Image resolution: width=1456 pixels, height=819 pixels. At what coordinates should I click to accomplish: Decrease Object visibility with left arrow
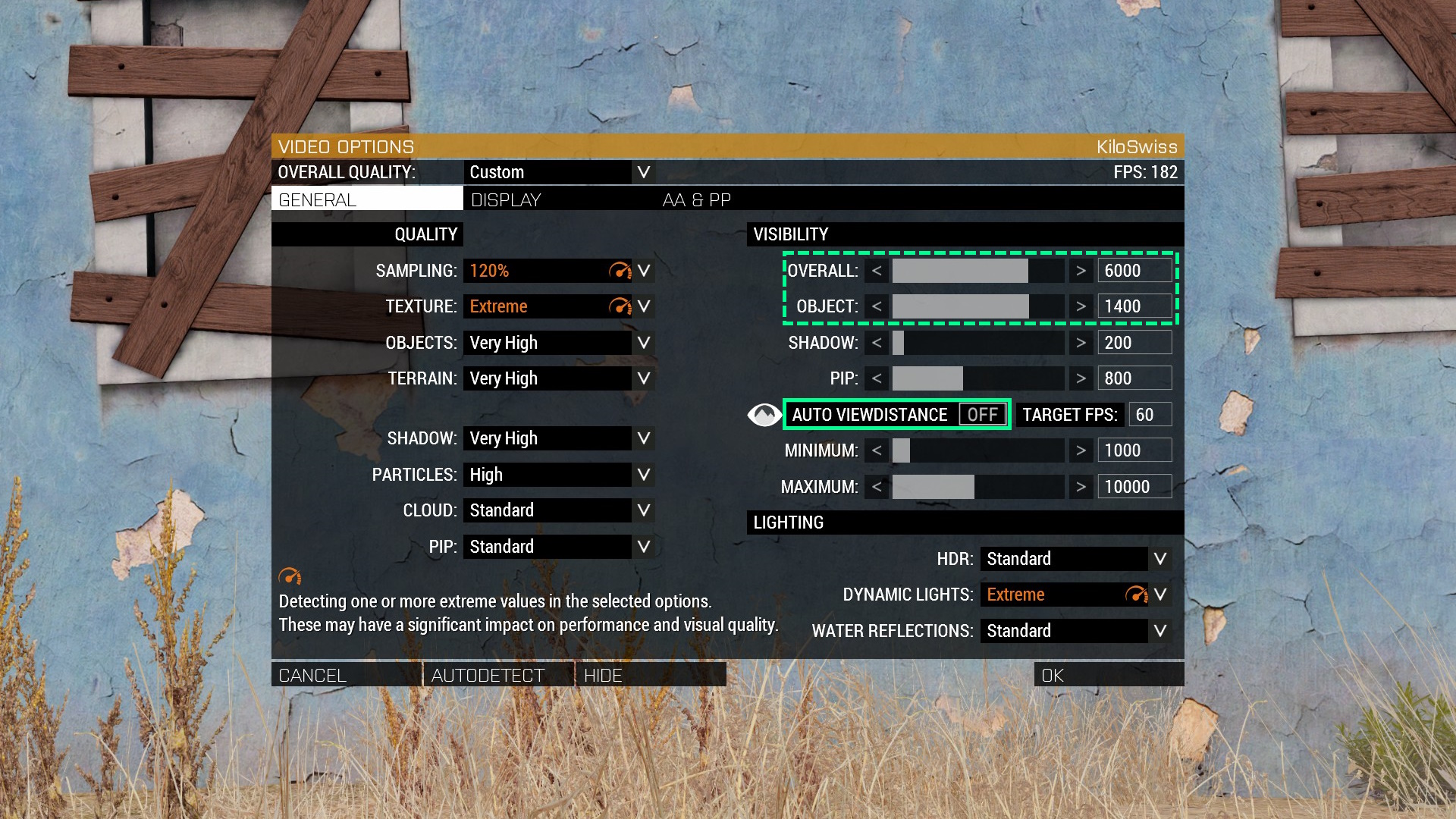(x=877, y=306)
